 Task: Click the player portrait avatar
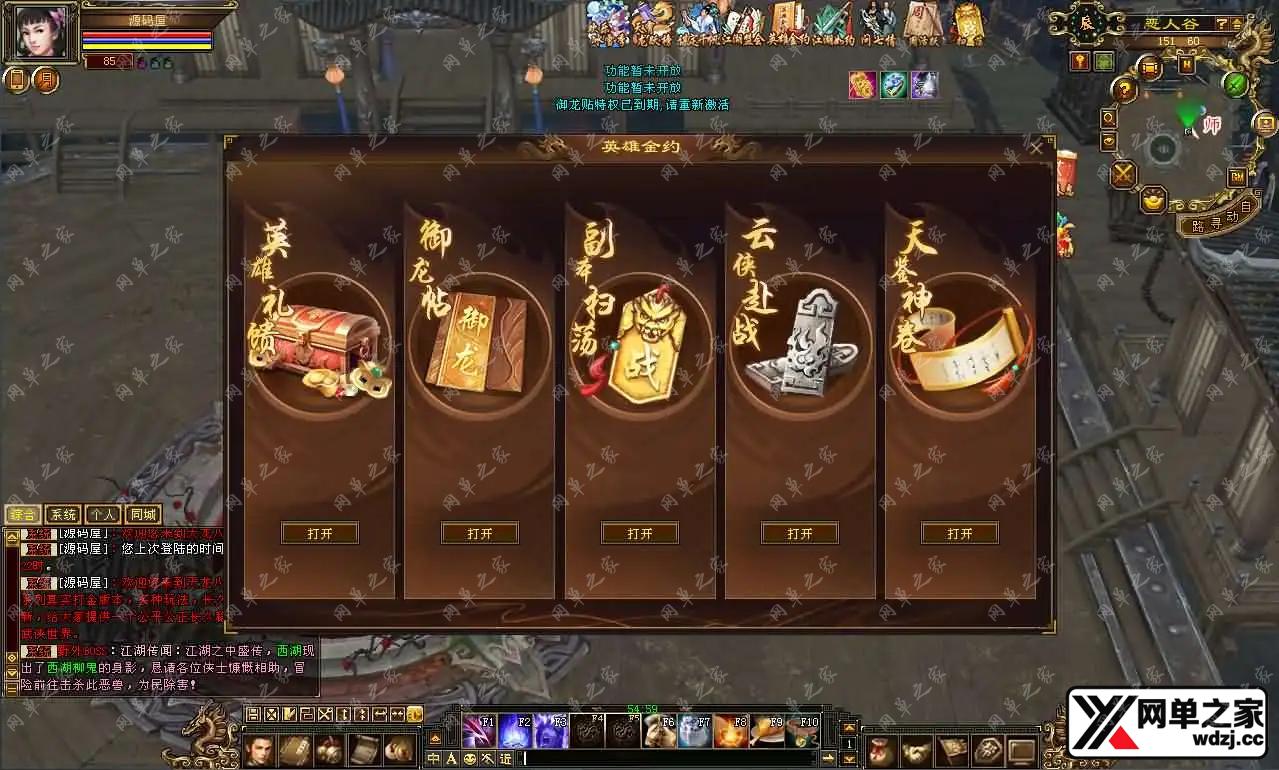(x=40, y=32)
